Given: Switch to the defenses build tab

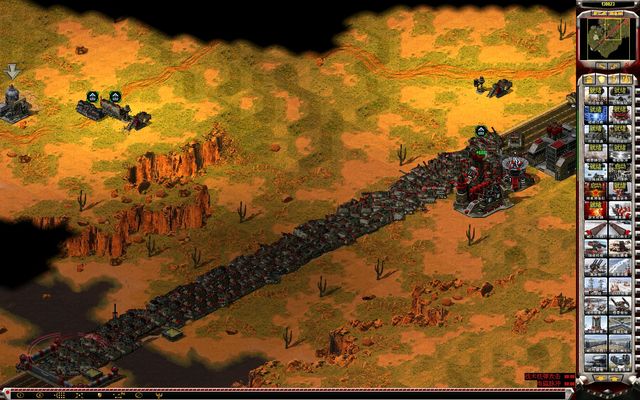Looking at the screenshot, I should click(600, 79).
